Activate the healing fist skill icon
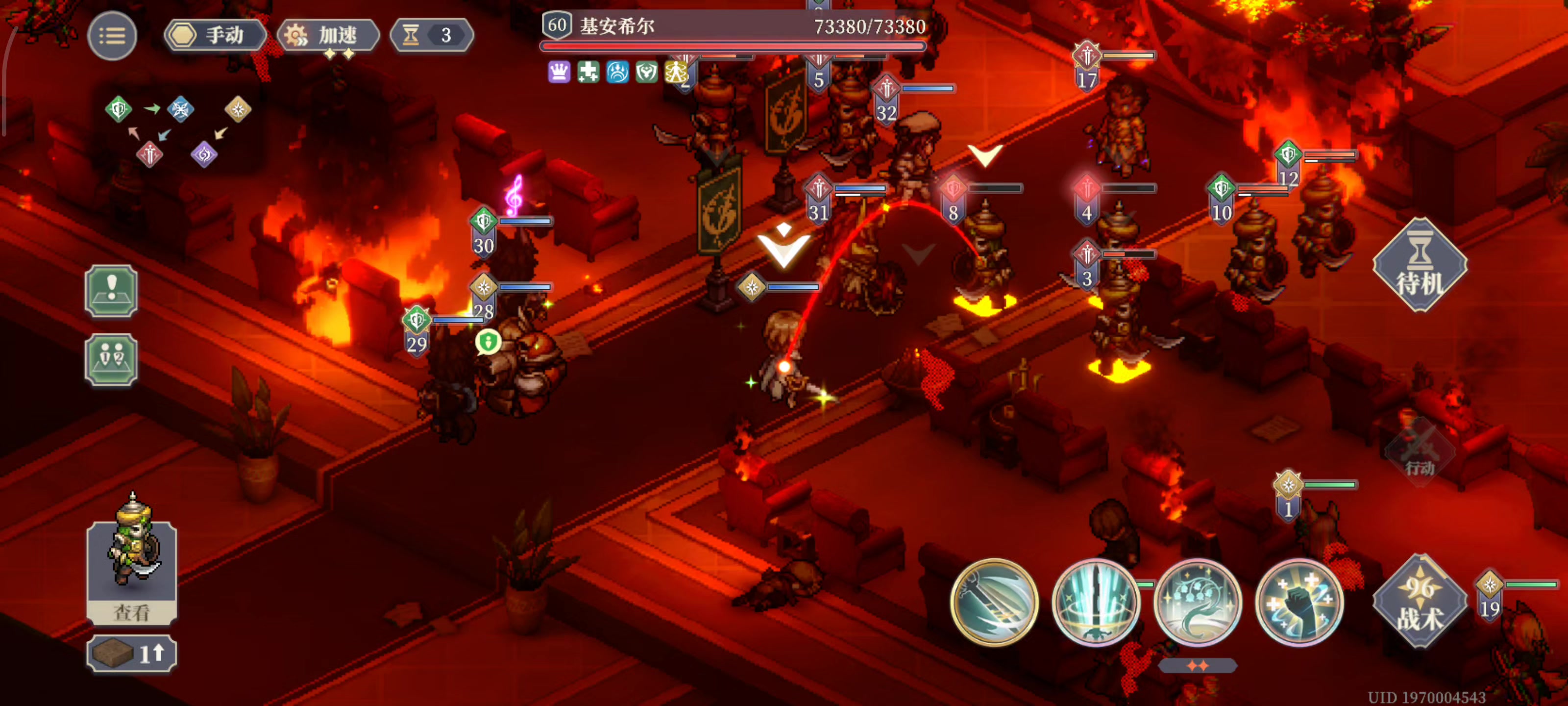Screen dimensions: 1568x706 click(x=1299, y=602)
